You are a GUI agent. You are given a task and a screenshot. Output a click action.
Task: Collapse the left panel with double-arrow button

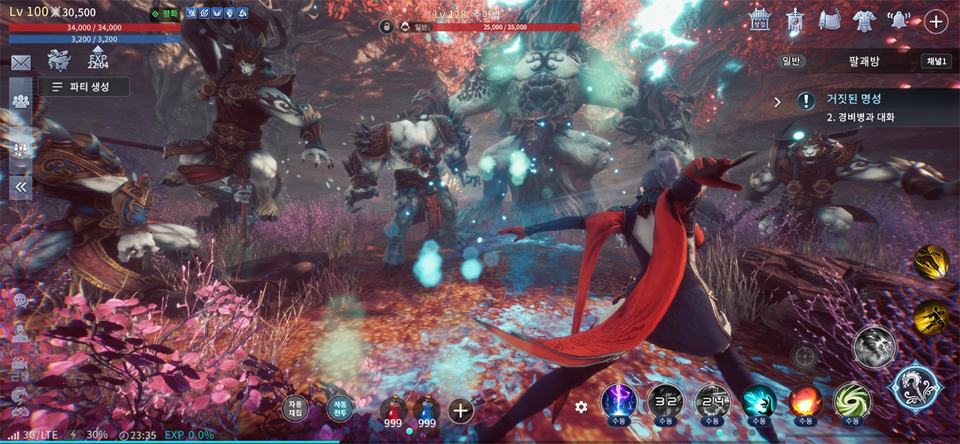20,185
